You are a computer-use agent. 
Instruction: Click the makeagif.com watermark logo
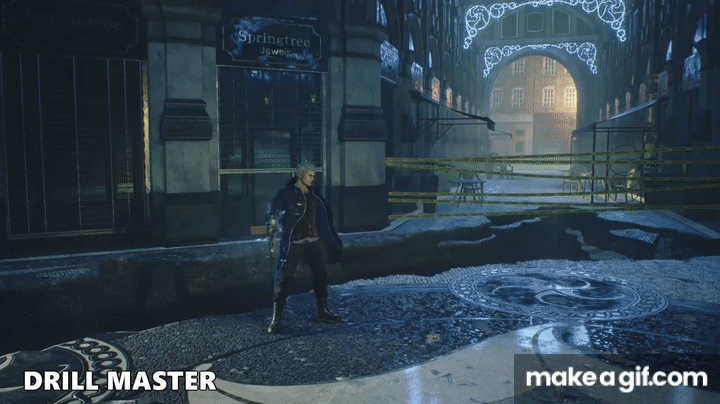click(x=616, y=378)
